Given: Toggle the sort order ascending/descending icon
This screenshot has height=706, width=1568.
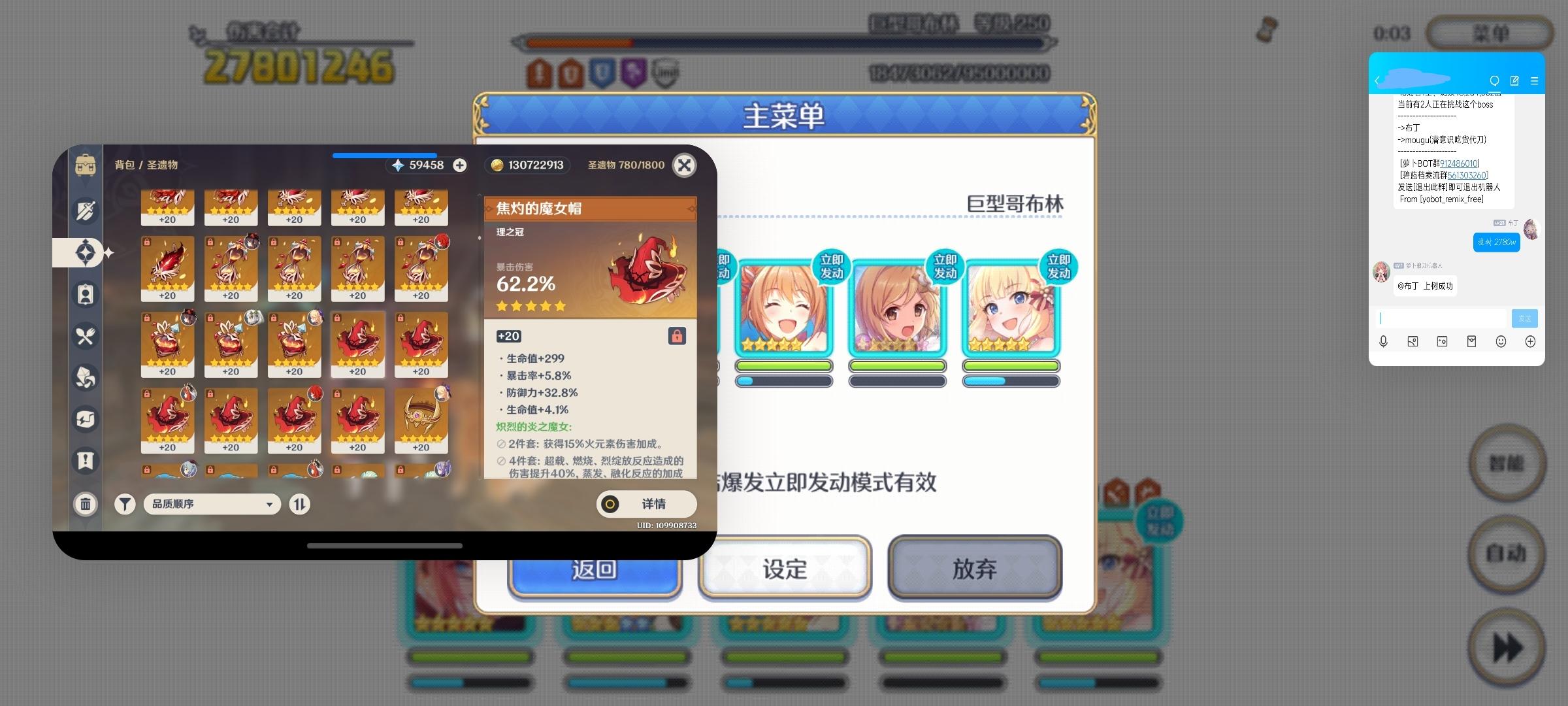Looking at the screenshot, I should (299, 504).
